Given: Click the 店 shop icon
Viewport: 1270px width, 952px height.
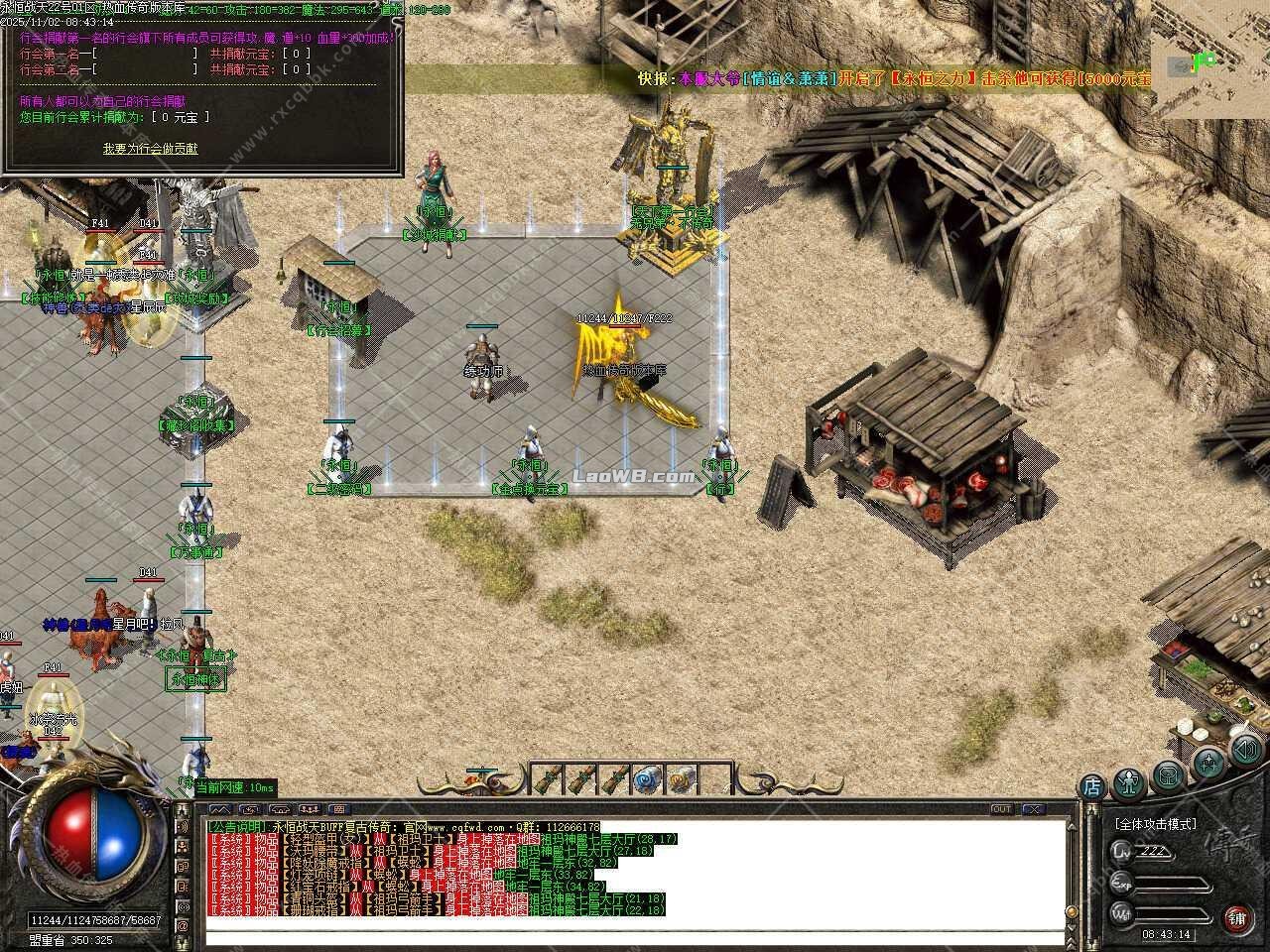Looking at the screenshot, I should [1091, 785].
